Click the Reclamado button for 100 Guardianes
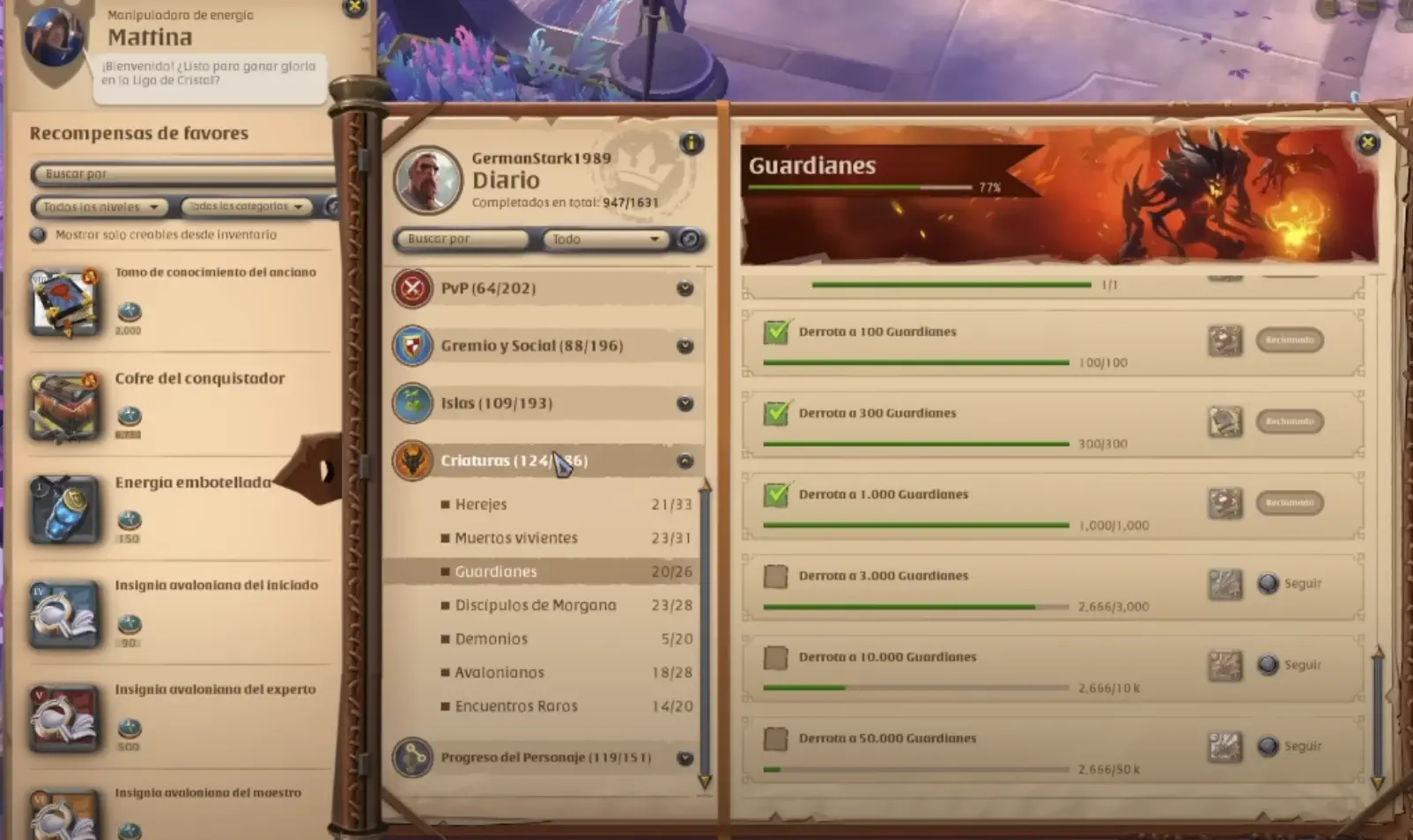 [x=1289, y=341]
